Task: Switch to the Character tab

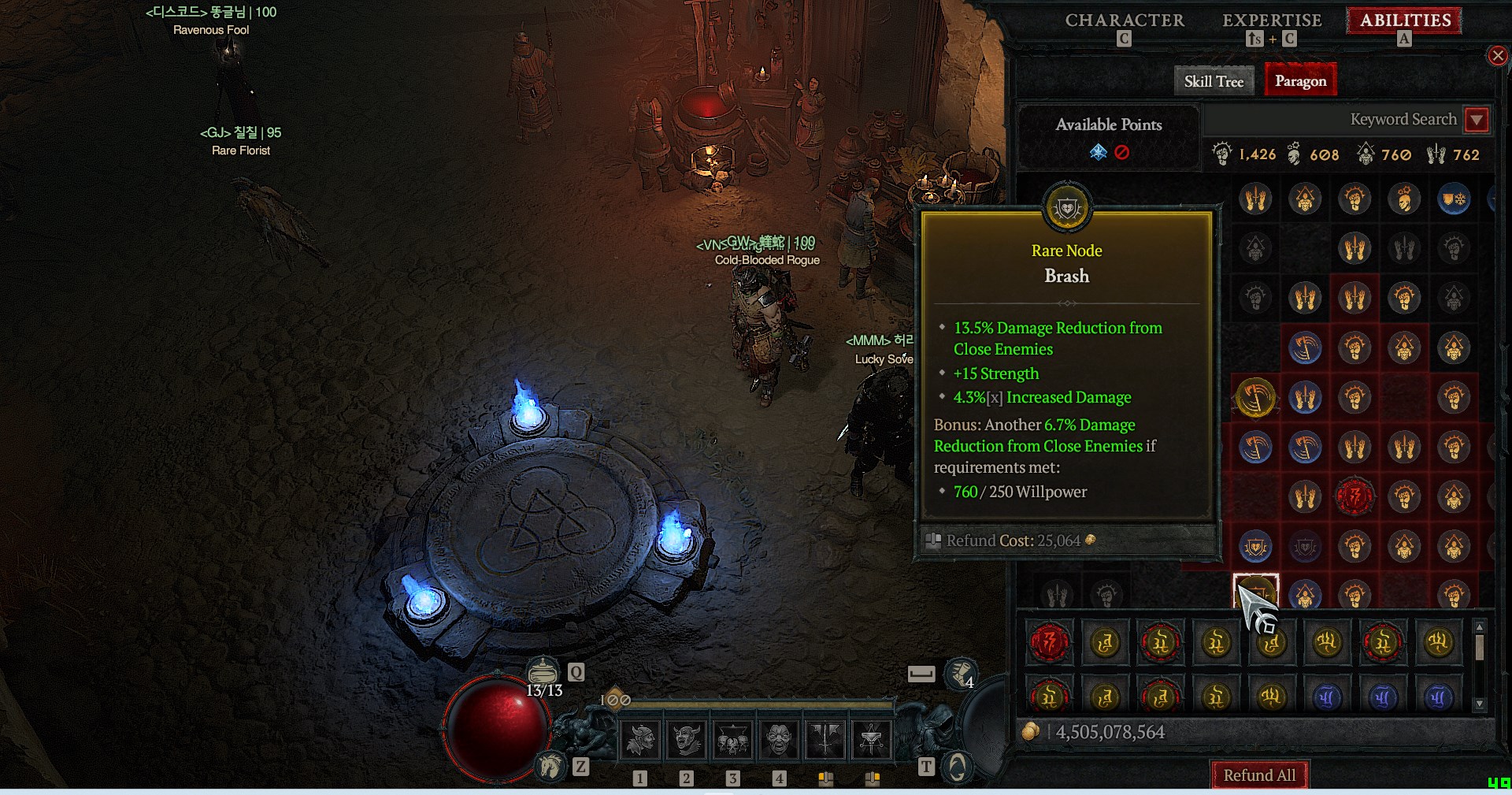Action: [x=1124, y=20]
